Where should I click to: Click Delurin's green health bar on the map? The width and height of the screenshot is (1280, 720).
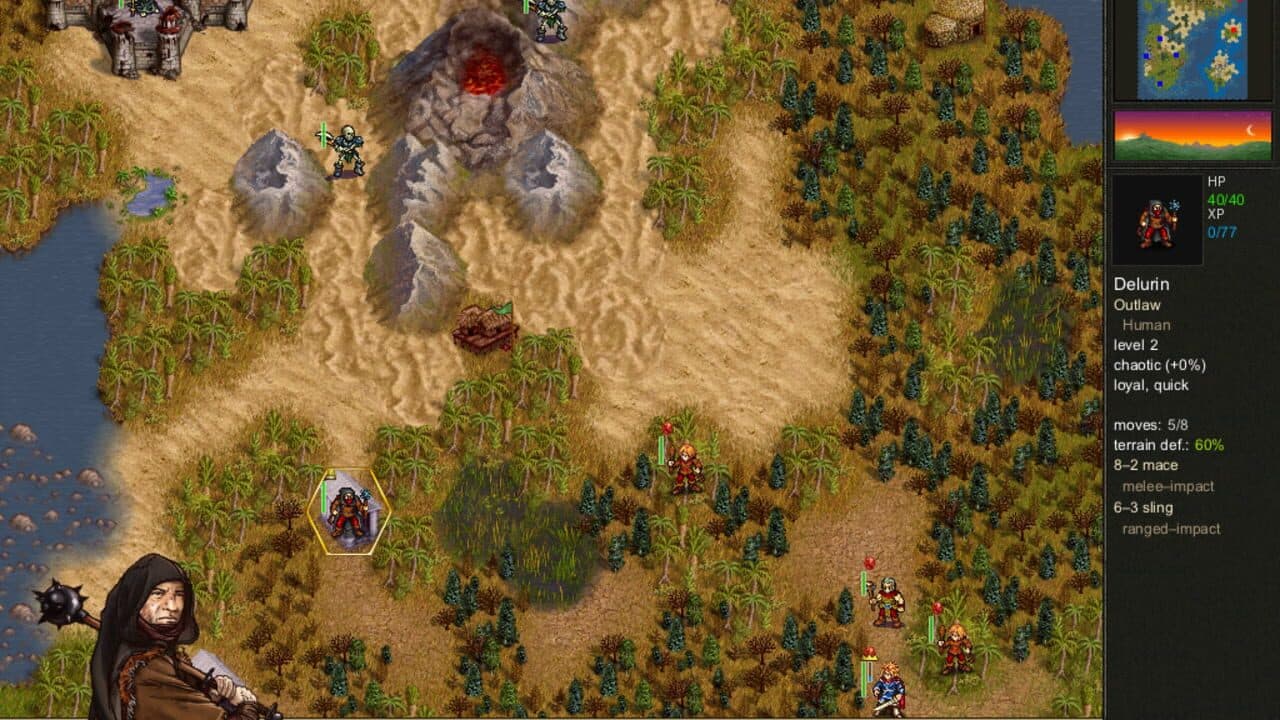[324, 500]
